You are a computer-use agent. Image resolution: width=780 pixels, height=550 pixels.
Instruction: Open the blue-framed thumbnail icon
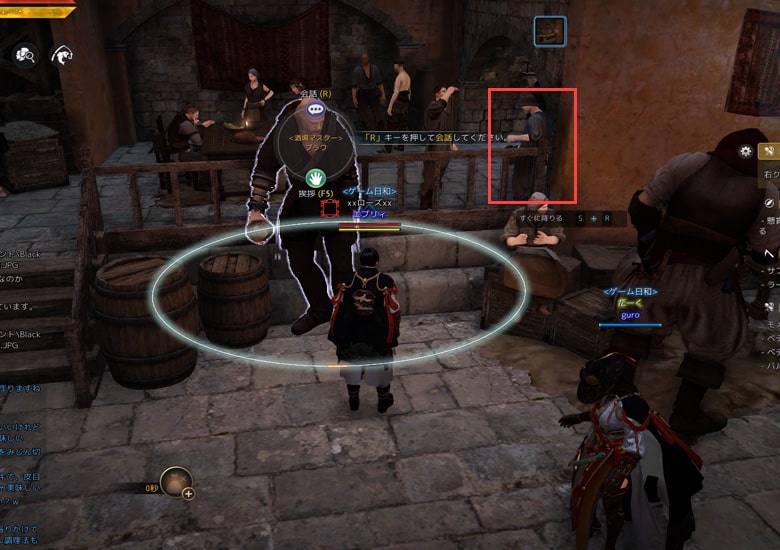pos(549,31)
